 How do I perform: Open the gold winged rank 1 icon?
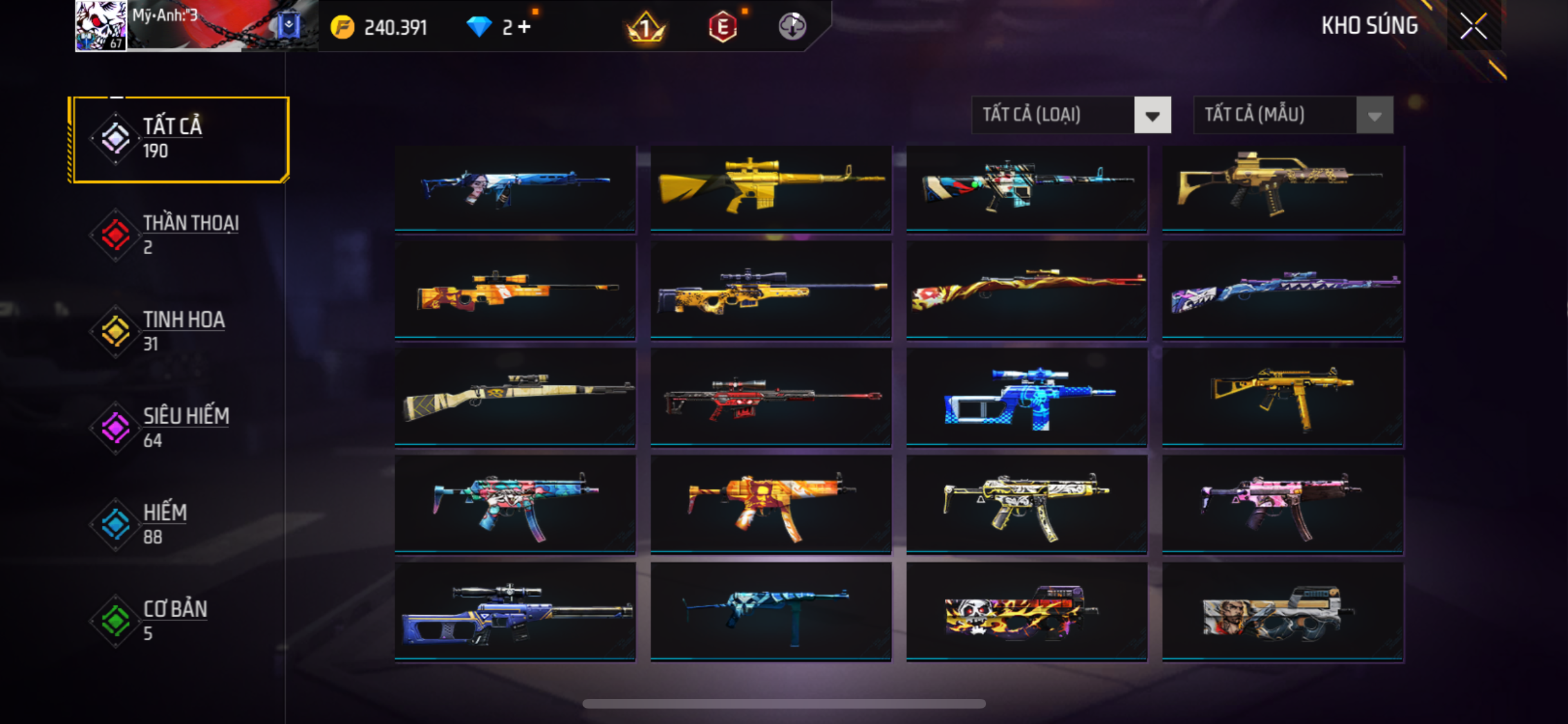646,27
